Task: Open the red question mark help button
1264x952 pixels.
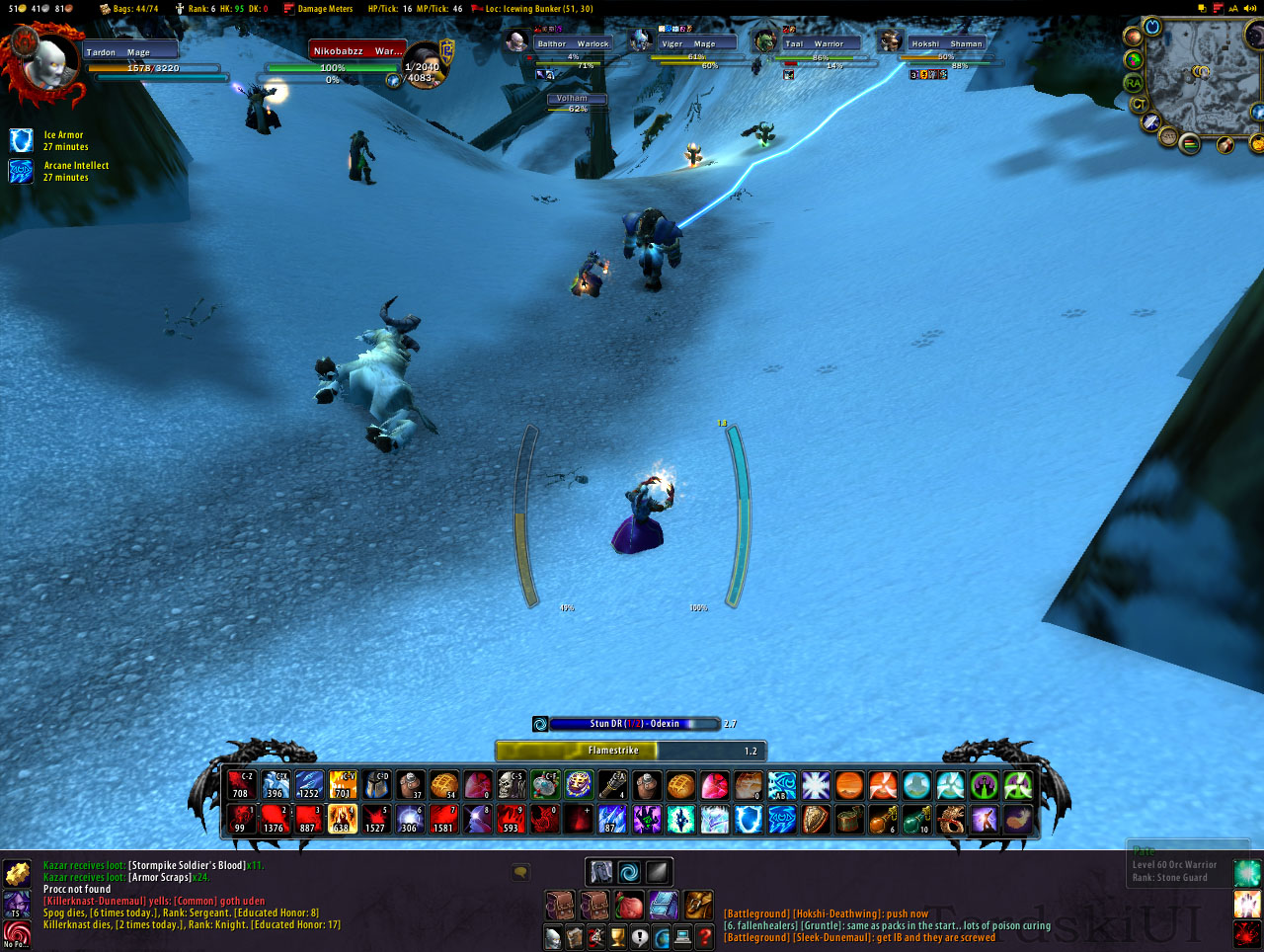Action: [704, 937]
